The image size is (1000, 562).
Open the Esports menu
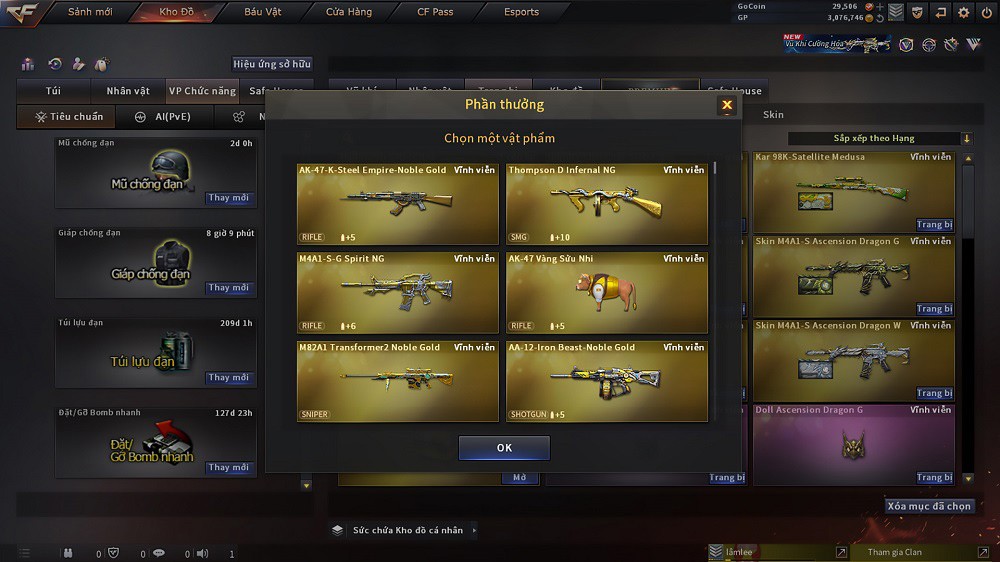(x=521, y=12)
